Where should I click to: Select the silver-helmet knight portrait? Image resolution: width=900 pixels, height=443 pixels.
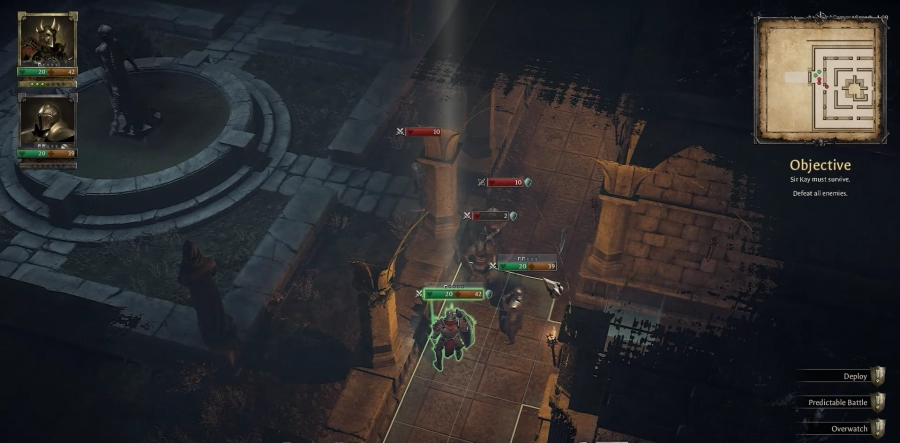[47, 120]
